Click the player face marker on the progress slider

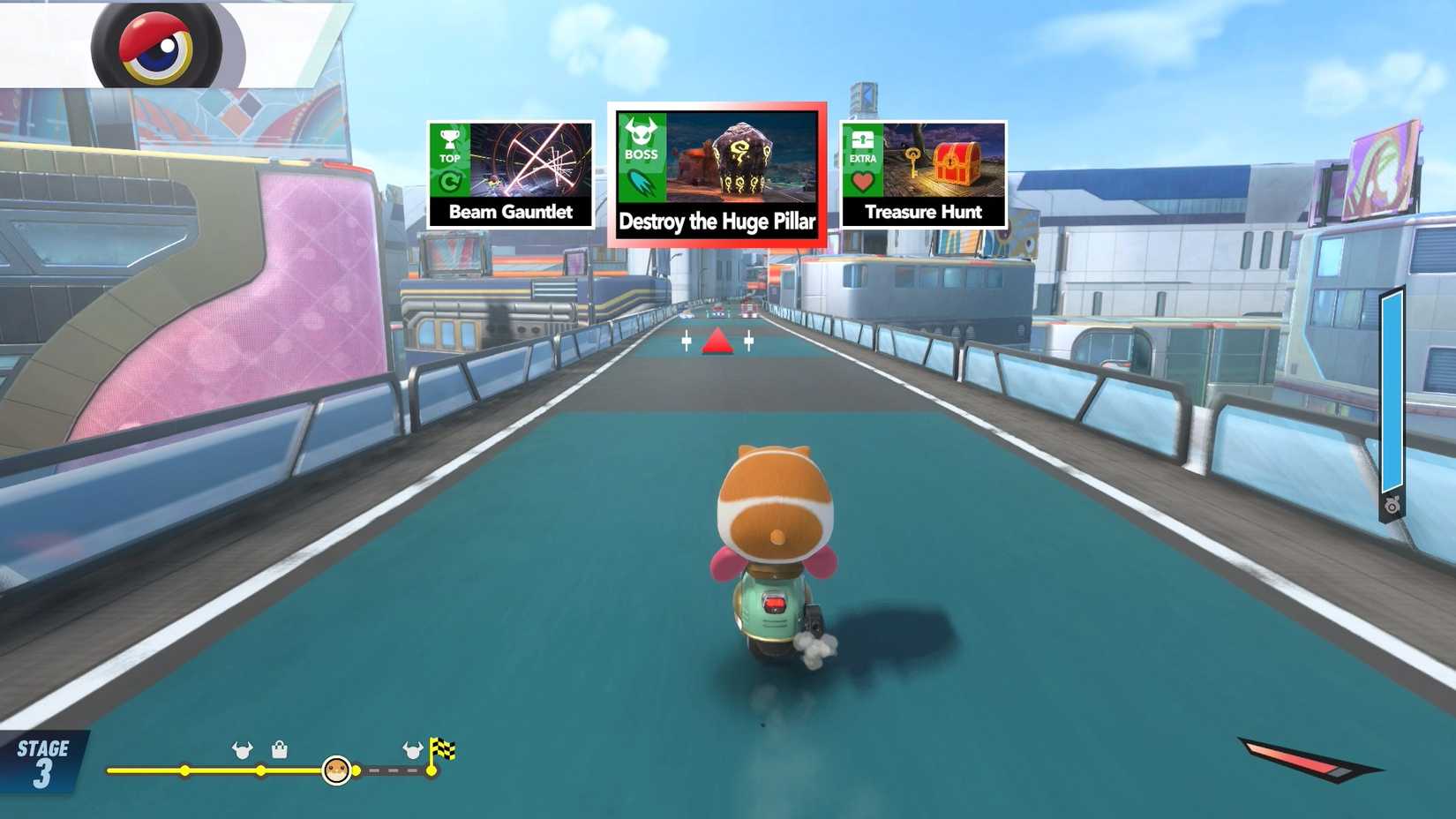click(x=338, y=770)
